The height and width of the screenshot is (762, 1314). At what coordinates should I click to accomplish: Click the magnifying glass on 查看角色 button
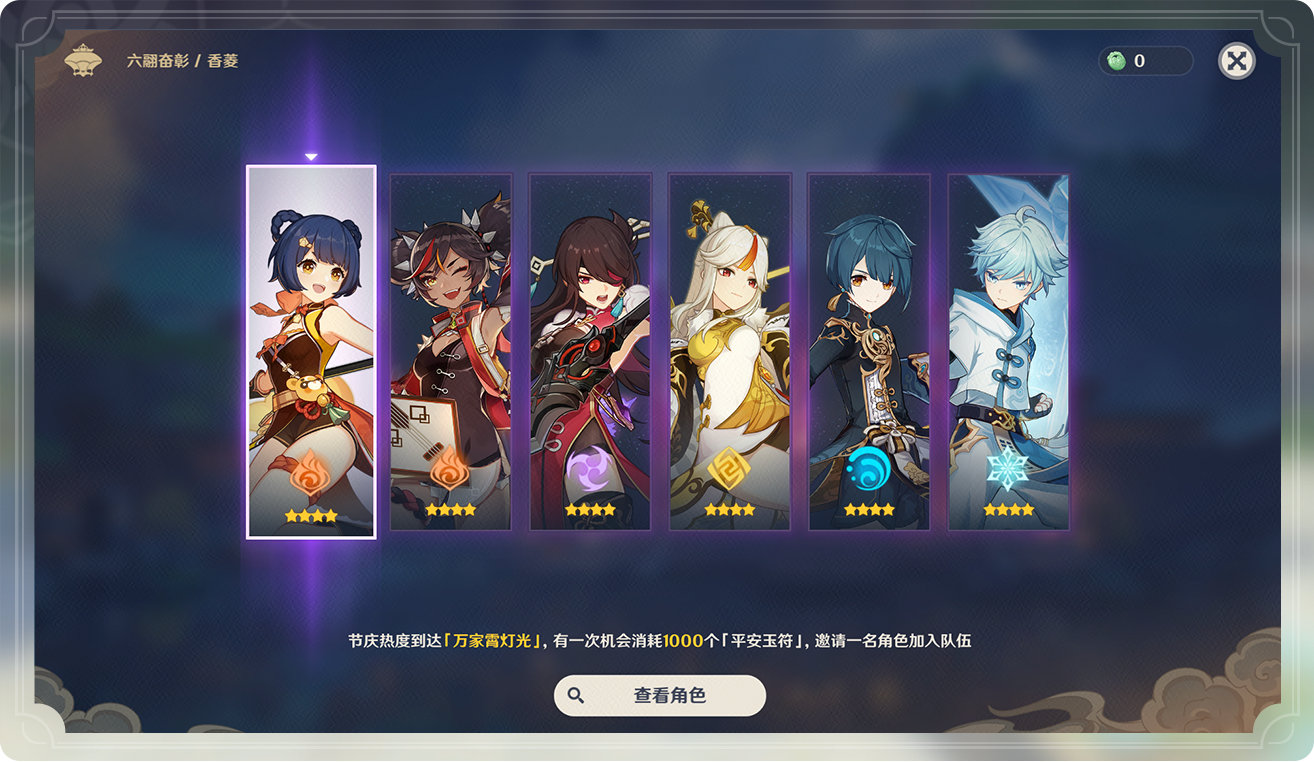576,695
